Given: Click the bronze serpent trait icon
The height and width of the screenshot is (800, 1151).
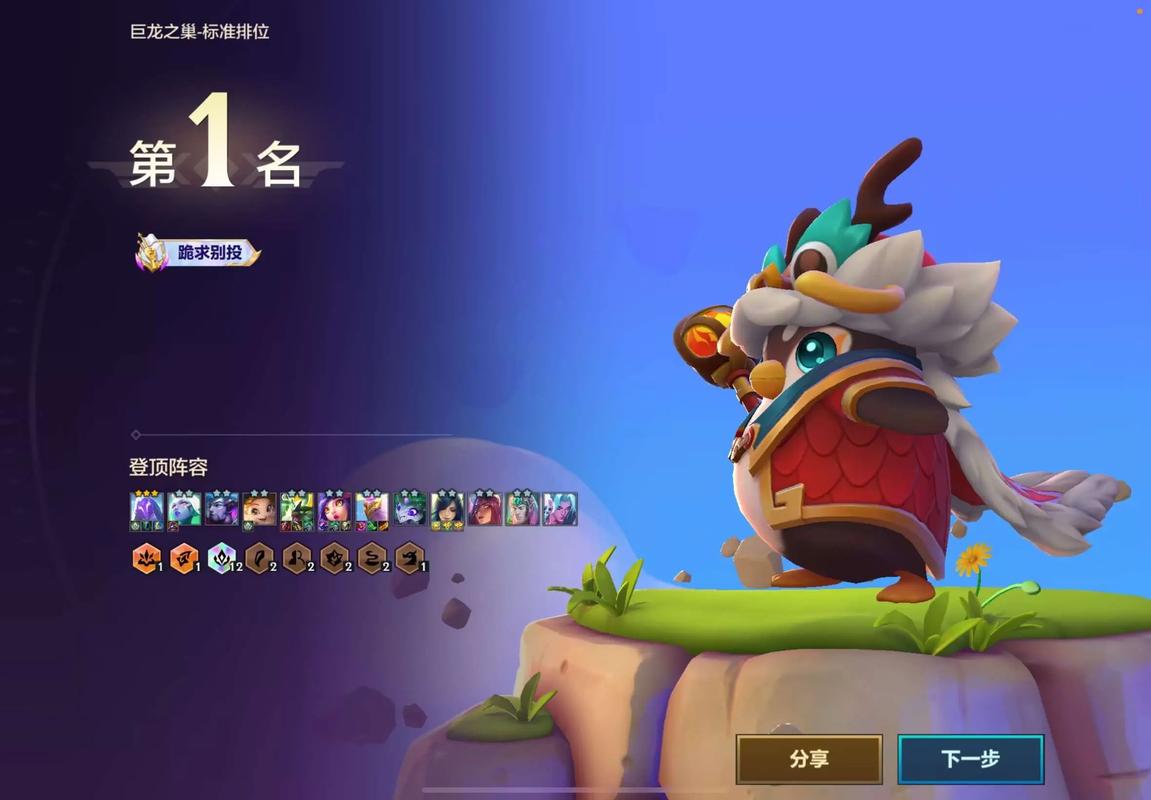Looking at the screenshot, I should point(372,557).
